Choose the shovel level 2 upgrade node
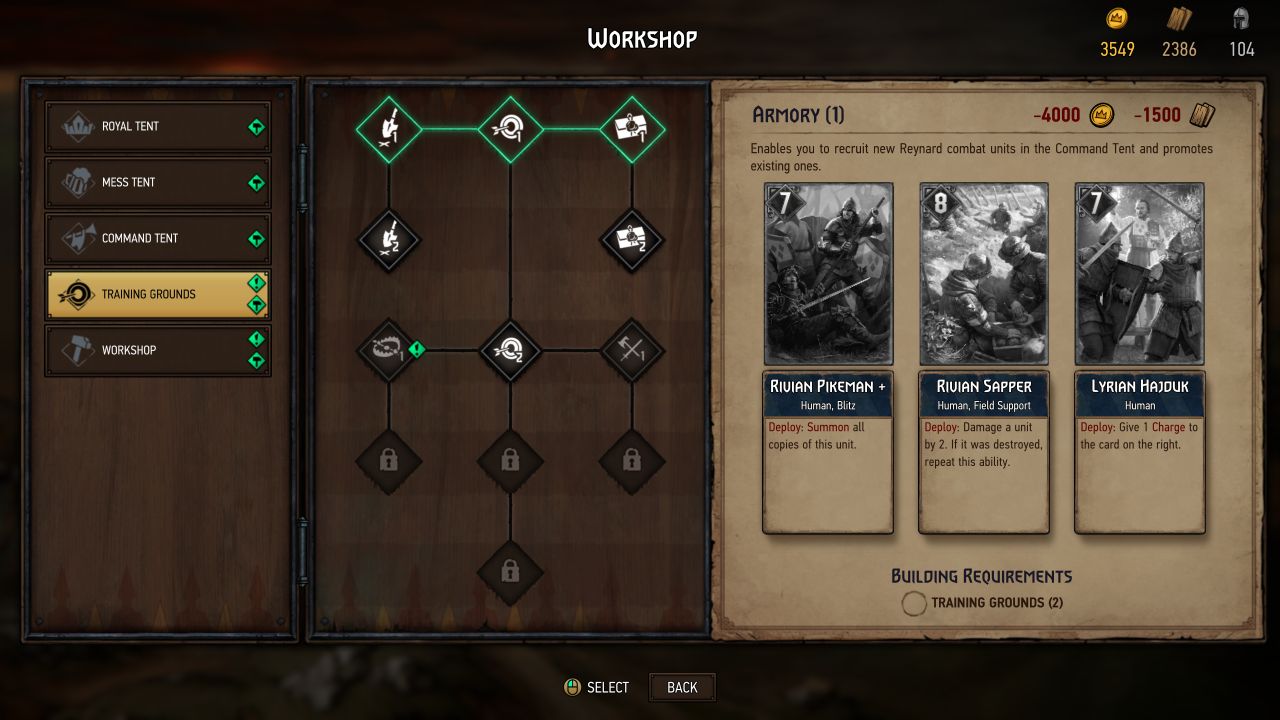 pyautogui.click(x=389, y=240)
